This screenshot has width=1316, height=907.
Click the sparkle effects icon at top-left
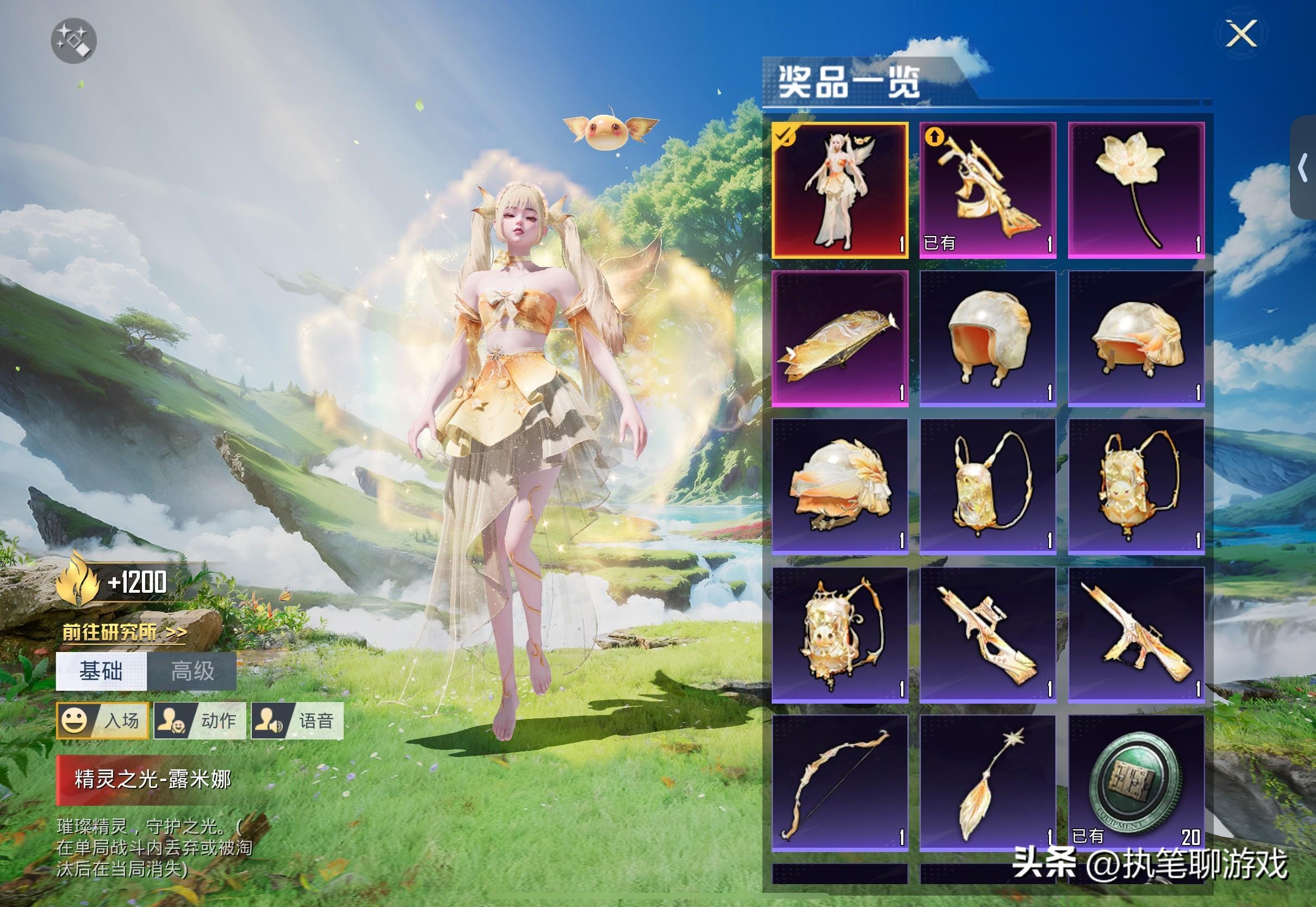point(74,40)
